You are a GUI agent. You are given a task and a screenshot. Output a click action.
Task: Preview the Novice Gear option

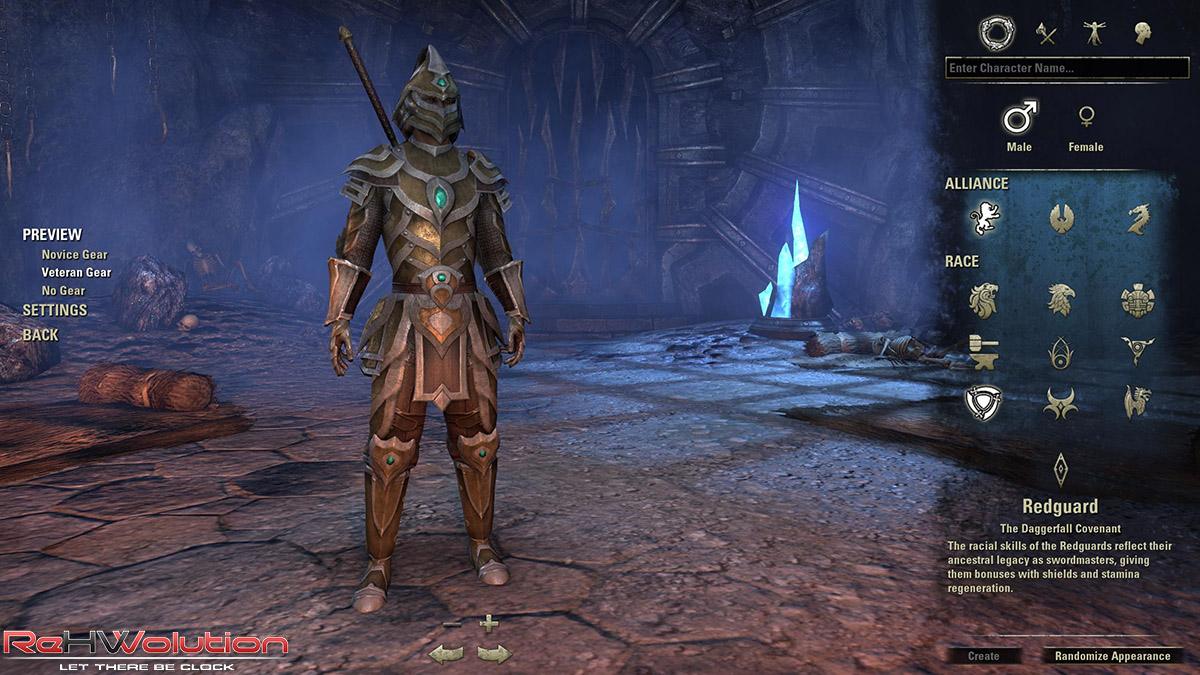[x=74, y=255]
